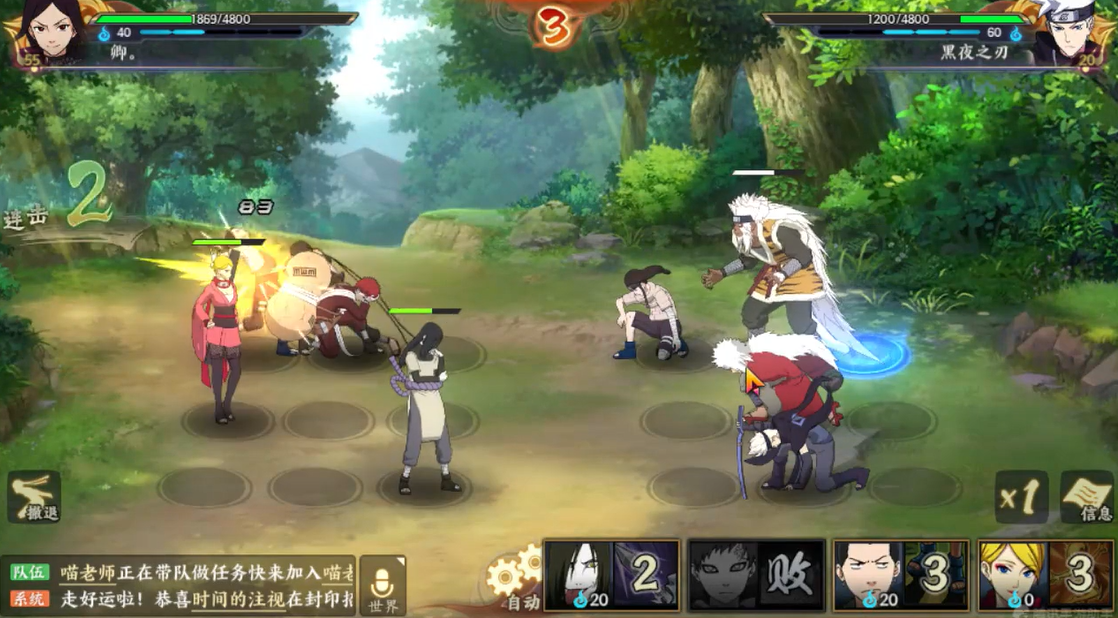This screenshot has width=1118, height=618.
Task: Select the defeated Gaara skill card
Action: pyautogui.click(x=757, y=576)
